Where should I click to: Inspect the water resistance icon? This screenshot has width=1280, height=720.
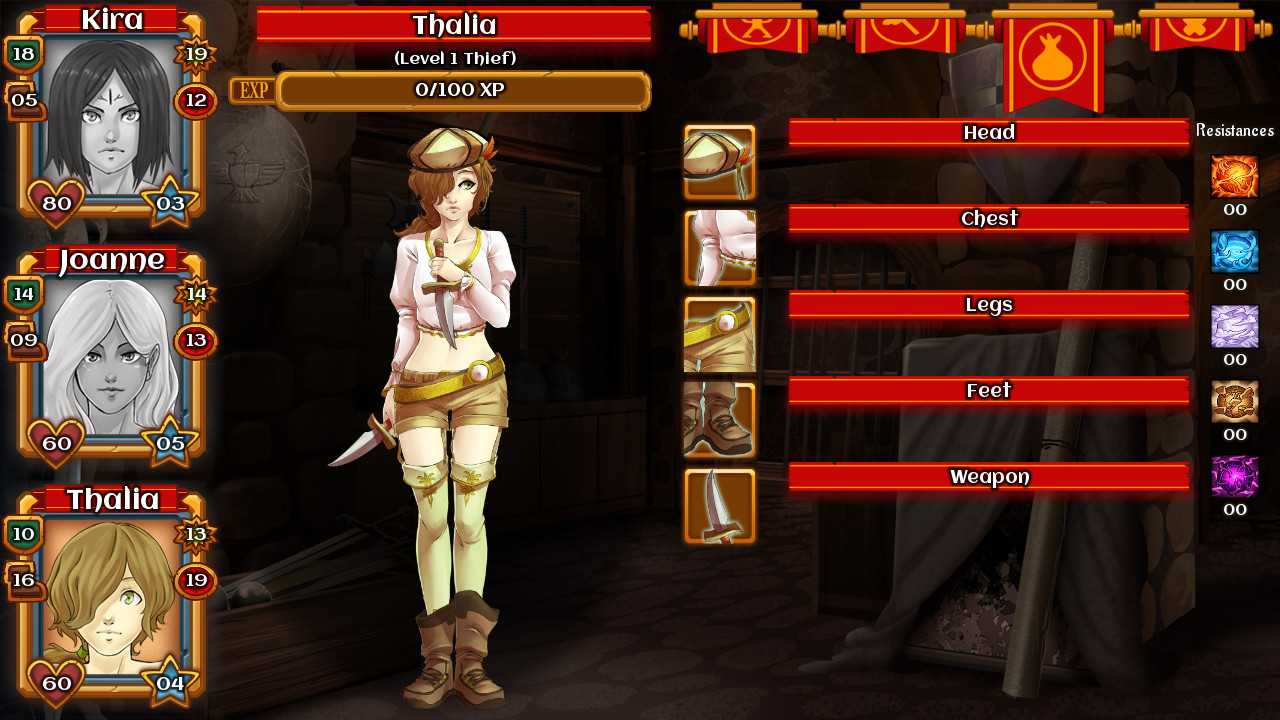click(1235, 252)
